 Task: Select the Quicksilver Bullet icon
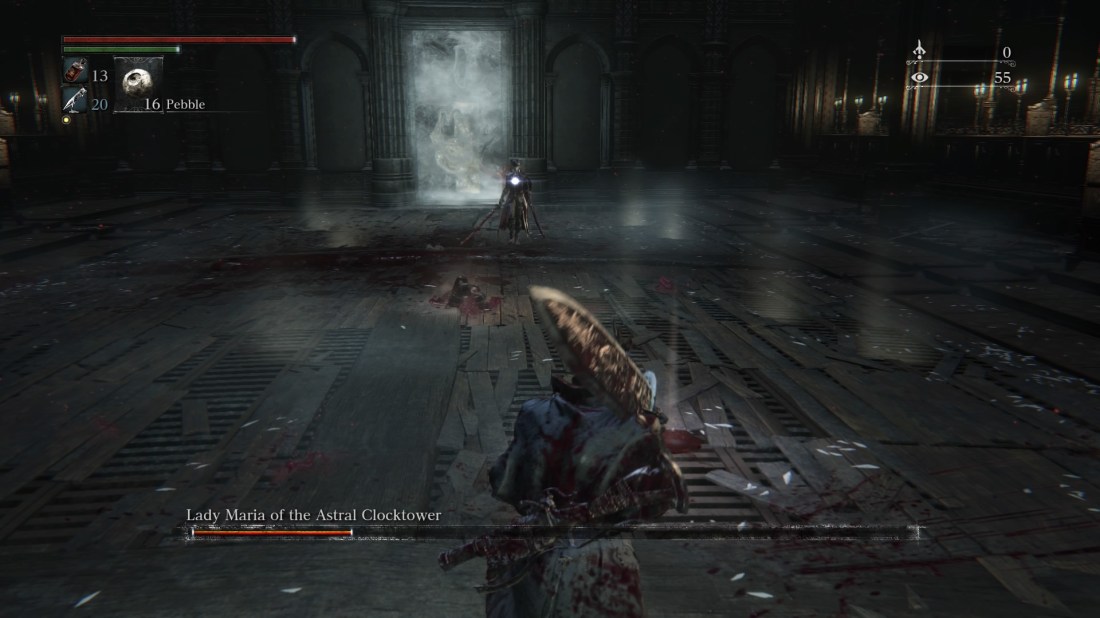click(x=75, y=99)
